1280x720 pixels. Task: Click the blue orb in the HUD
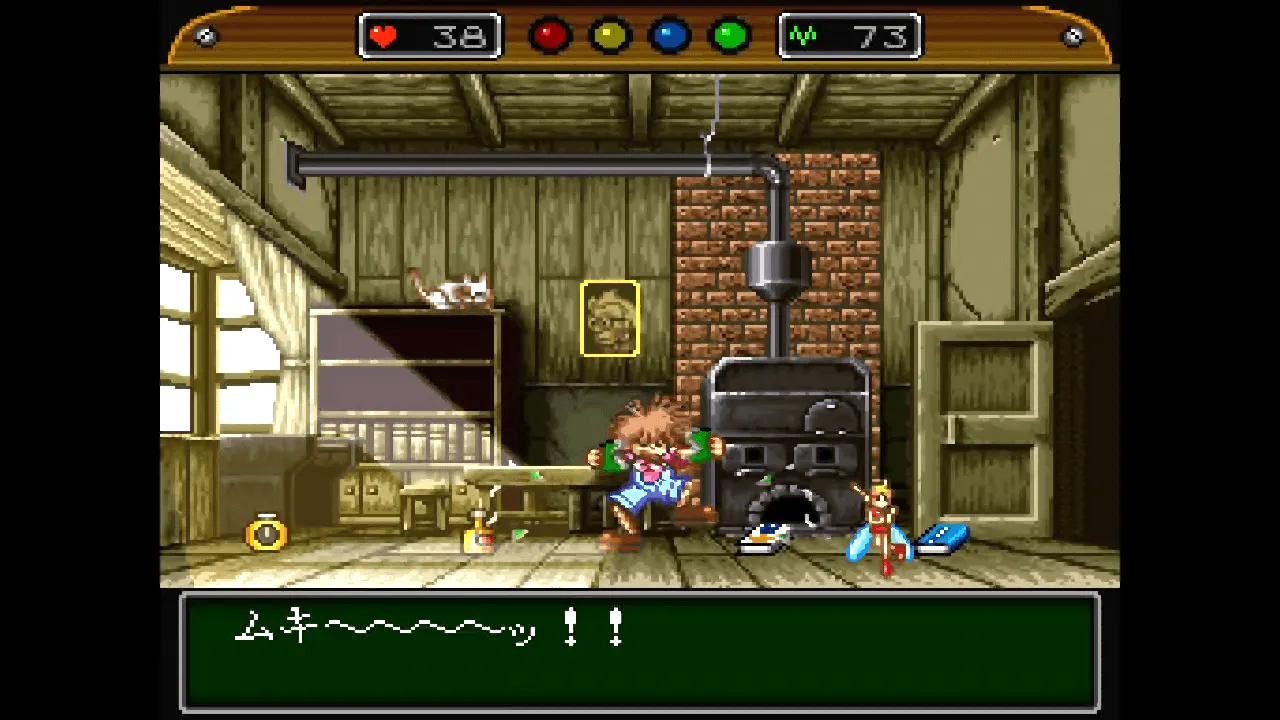pyautogui.click(x=669, y=35)
